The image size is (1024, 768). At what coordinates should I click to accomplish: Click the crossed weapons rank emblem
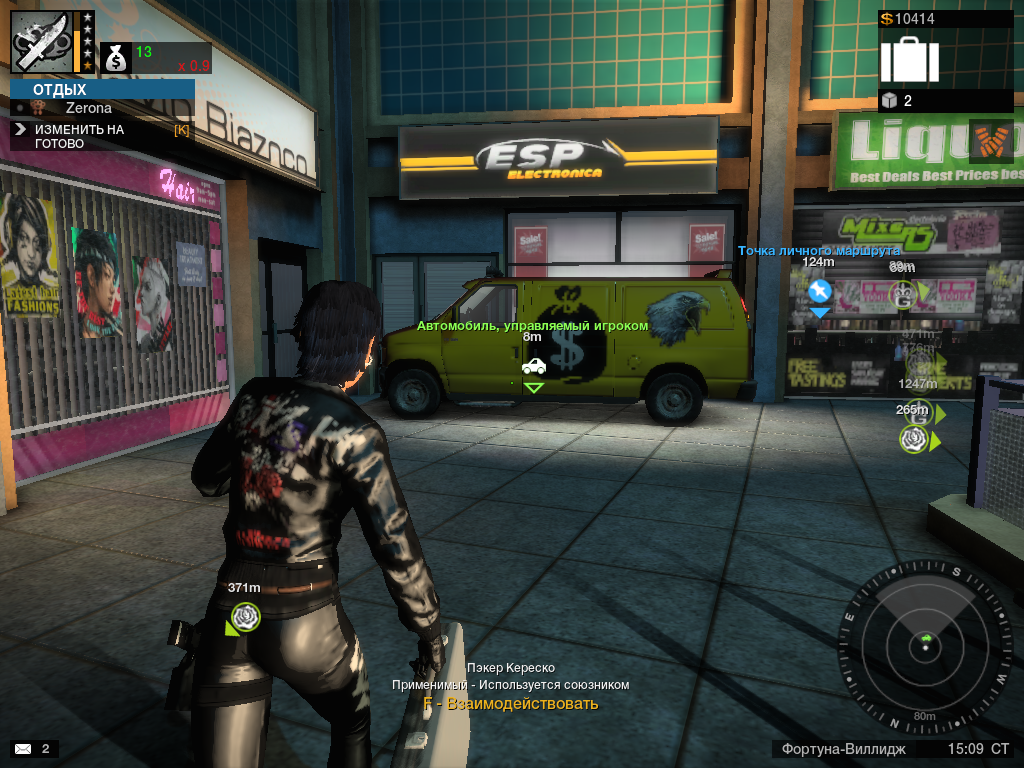pos(40,41)
